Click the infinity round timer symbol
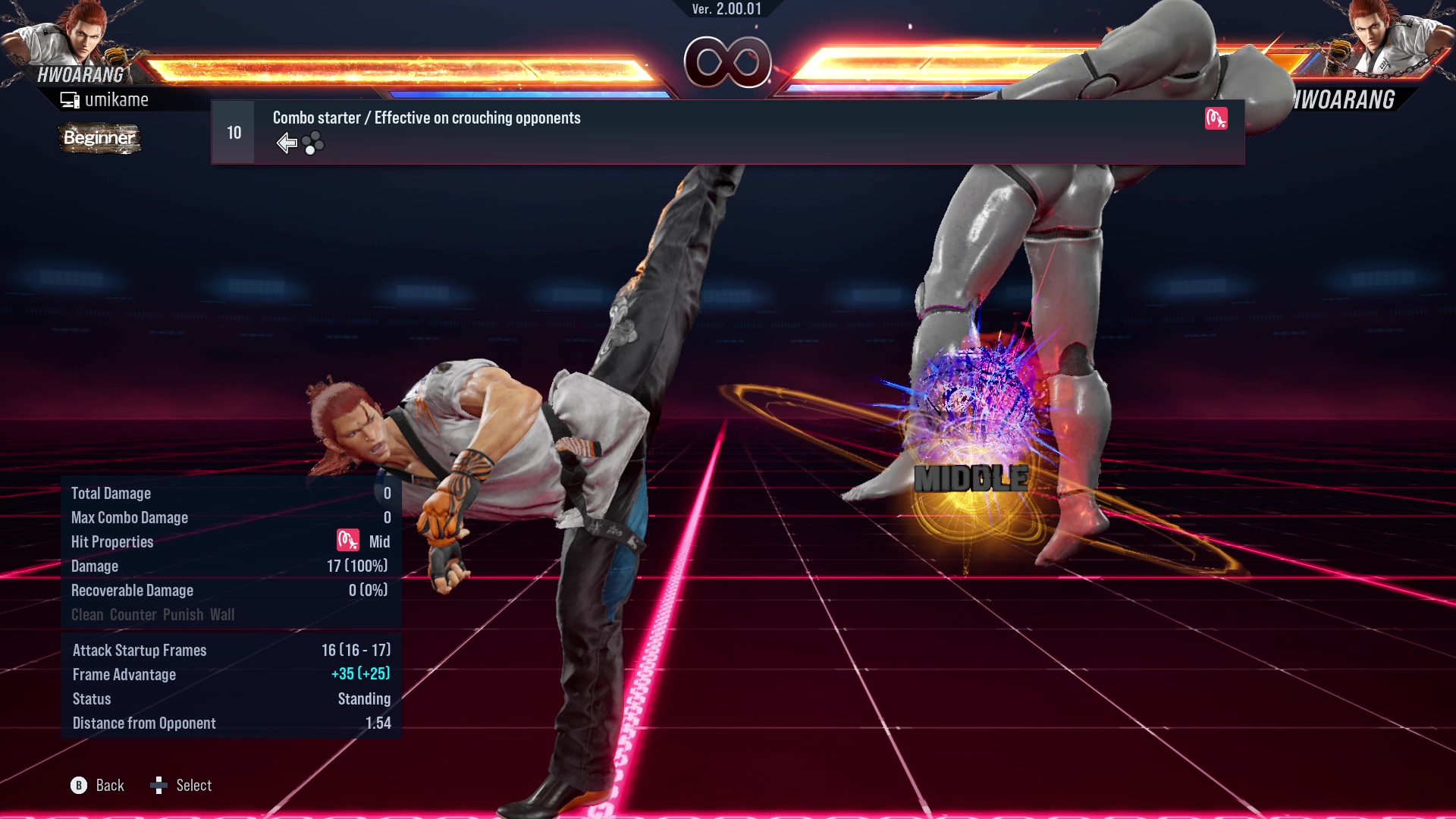This screenshot has height=819, width=1456. (x=726, y=63)
